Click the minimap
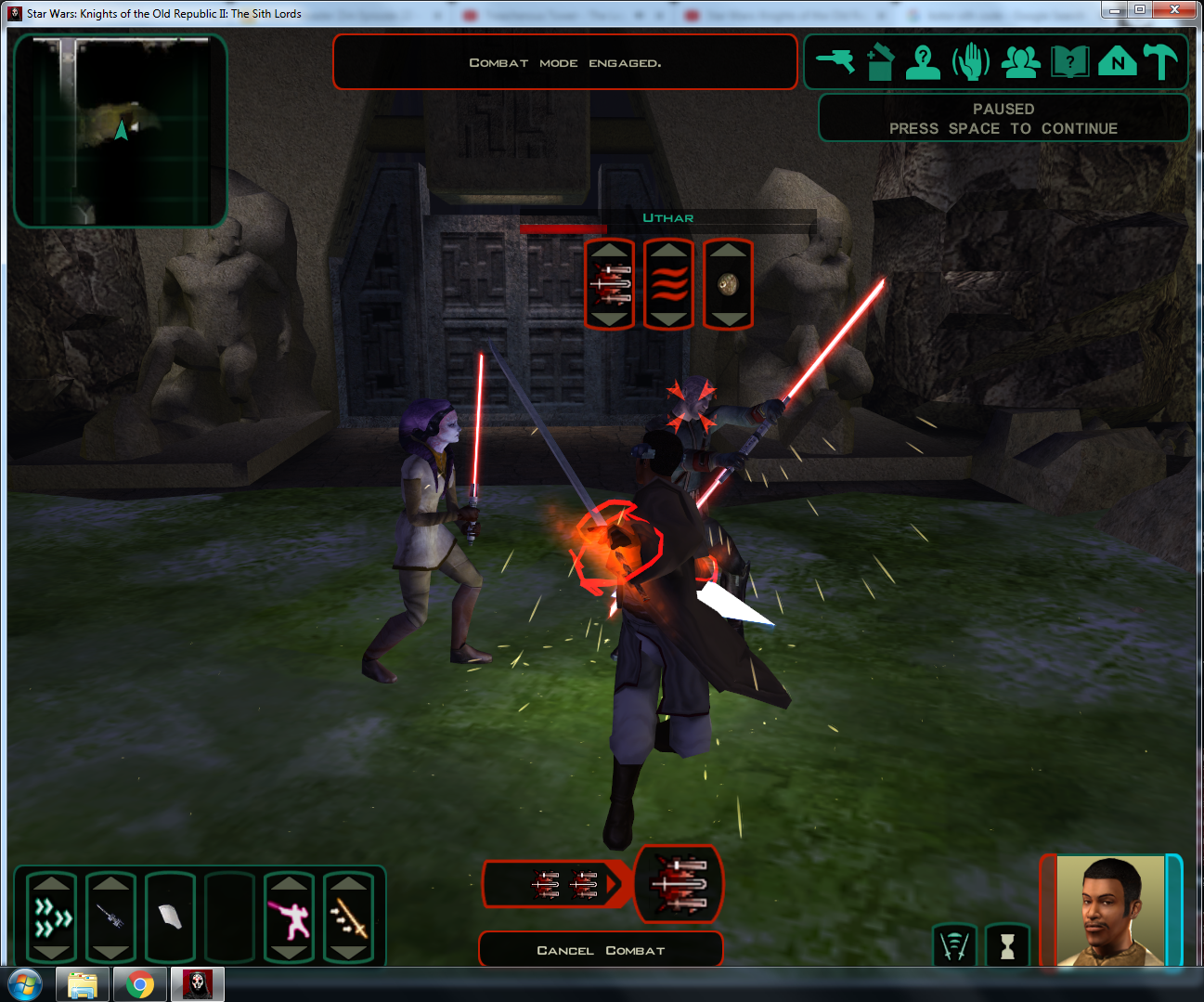1204x1002 pixels. 121,130
